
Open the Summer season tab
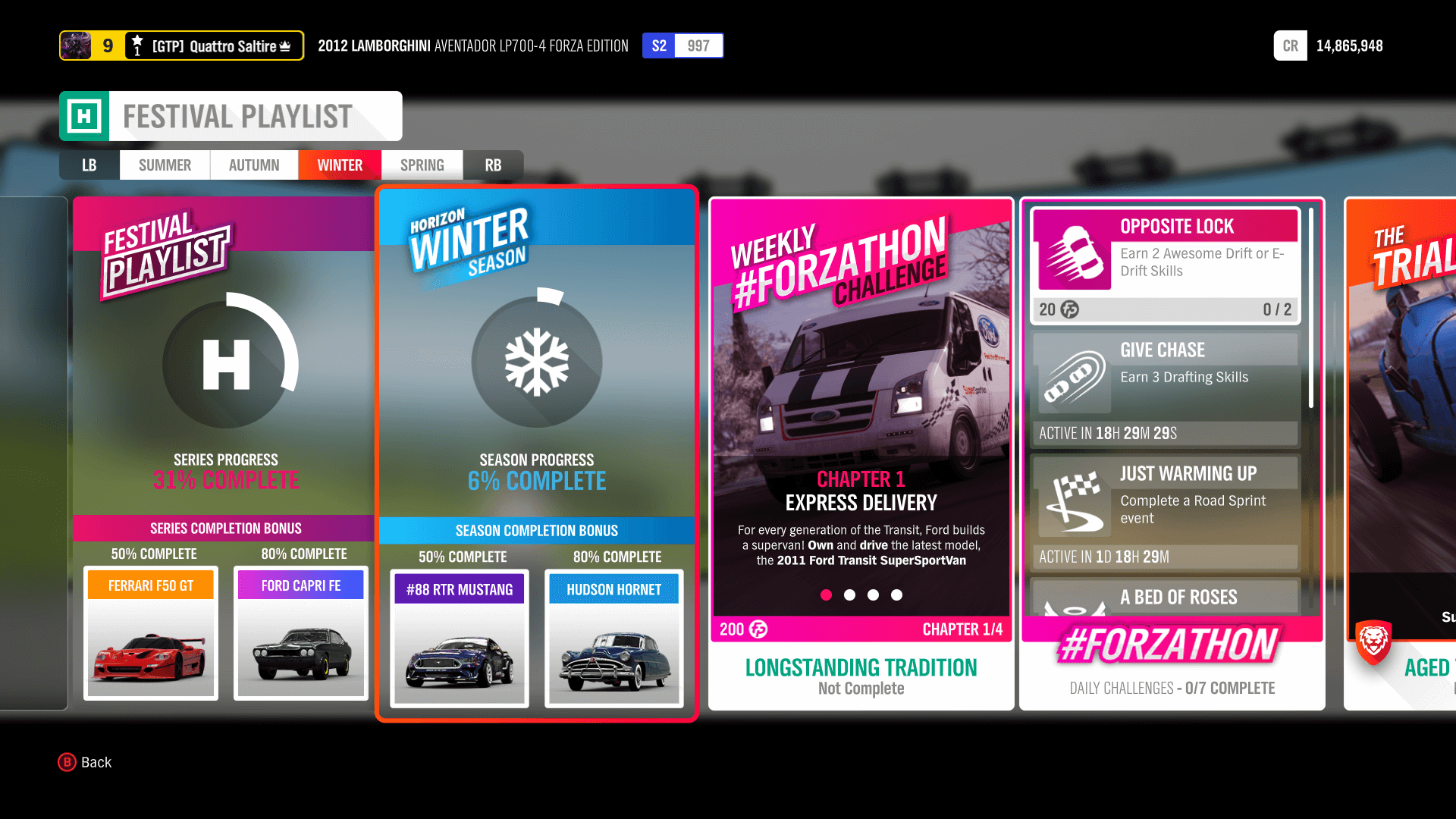point(164,165)
